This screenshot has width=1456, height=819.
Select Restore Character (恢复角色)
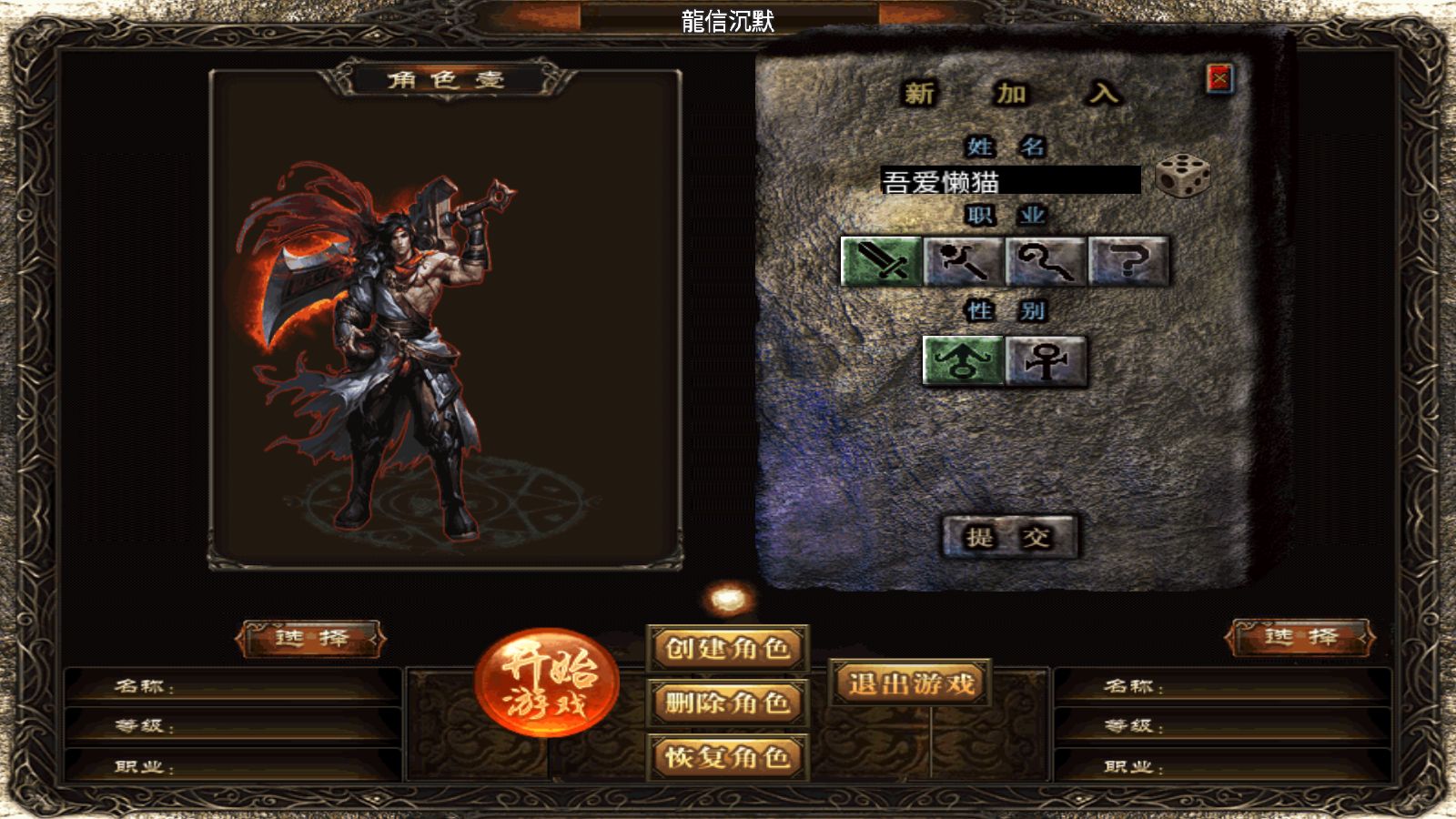pyautogui.click(x=727, y=757)
